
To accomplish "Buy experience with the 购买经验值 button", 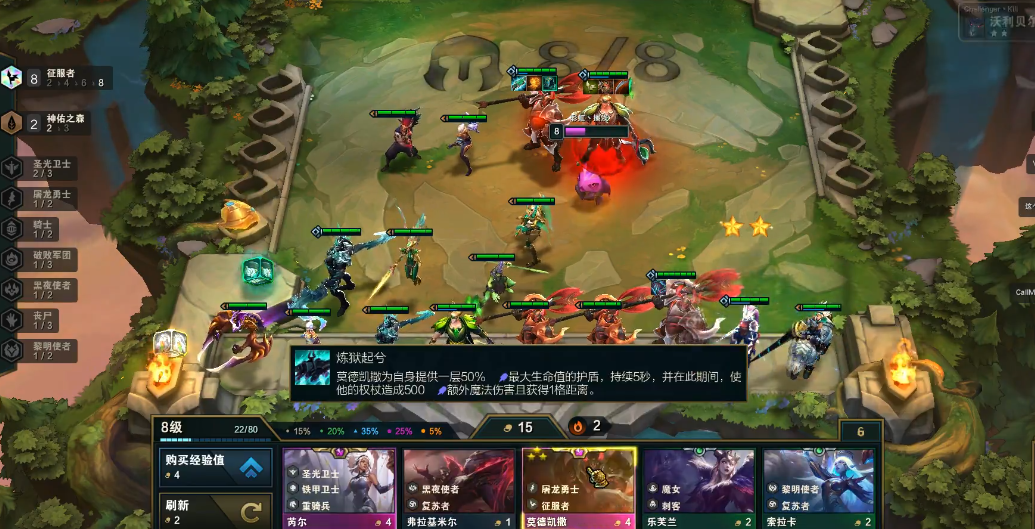I will pos(215,467).
